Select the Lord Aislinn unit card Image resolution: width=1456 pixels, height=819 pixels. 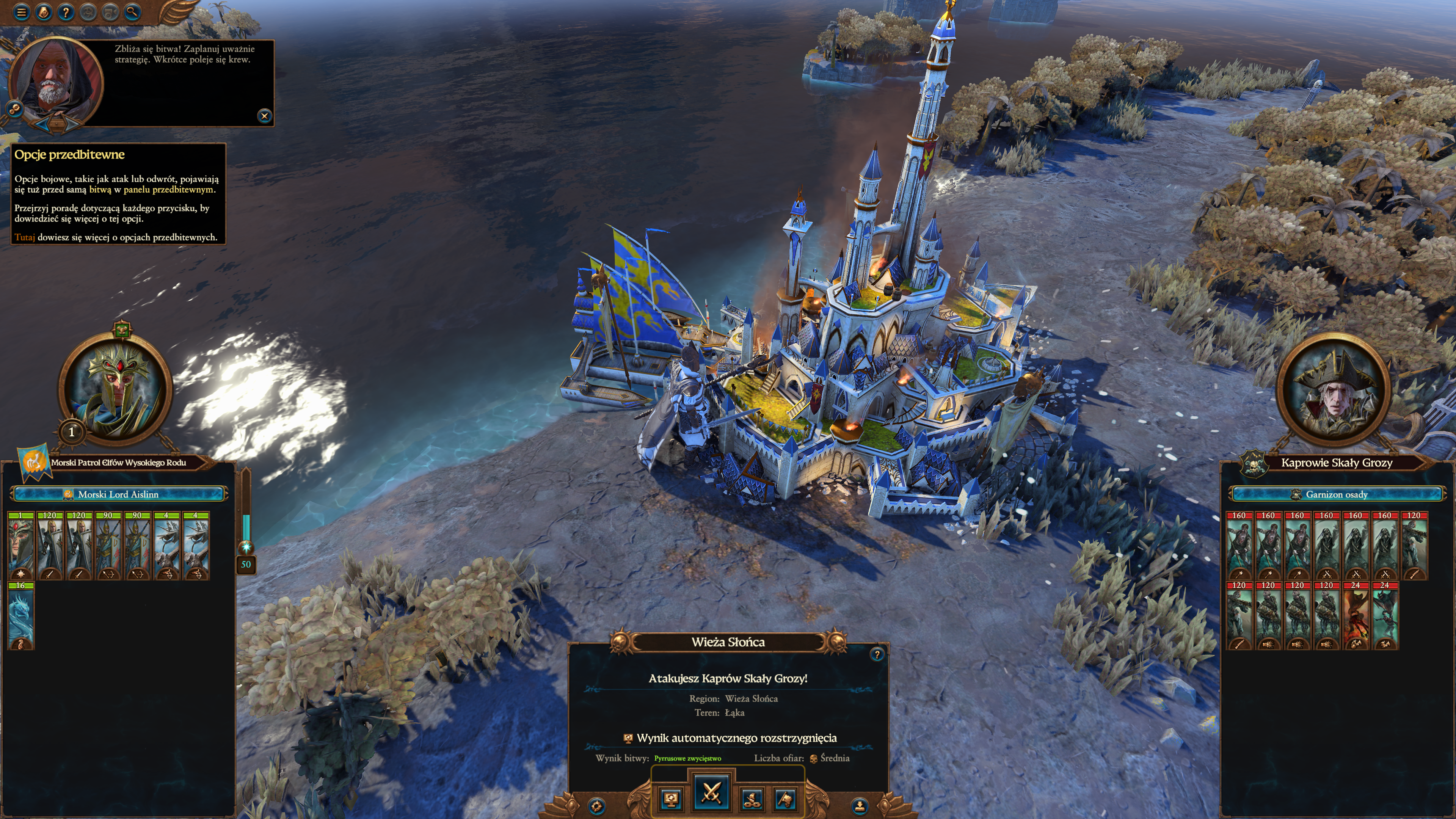pyautogui.click(x=21, y=546)
